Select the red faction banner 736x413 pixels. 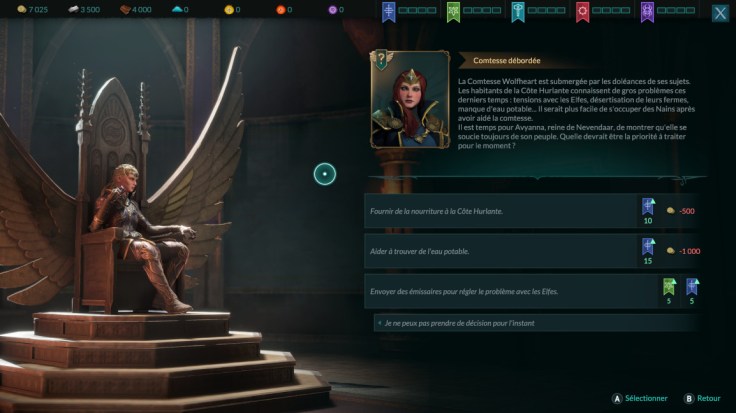pos(583,11)
